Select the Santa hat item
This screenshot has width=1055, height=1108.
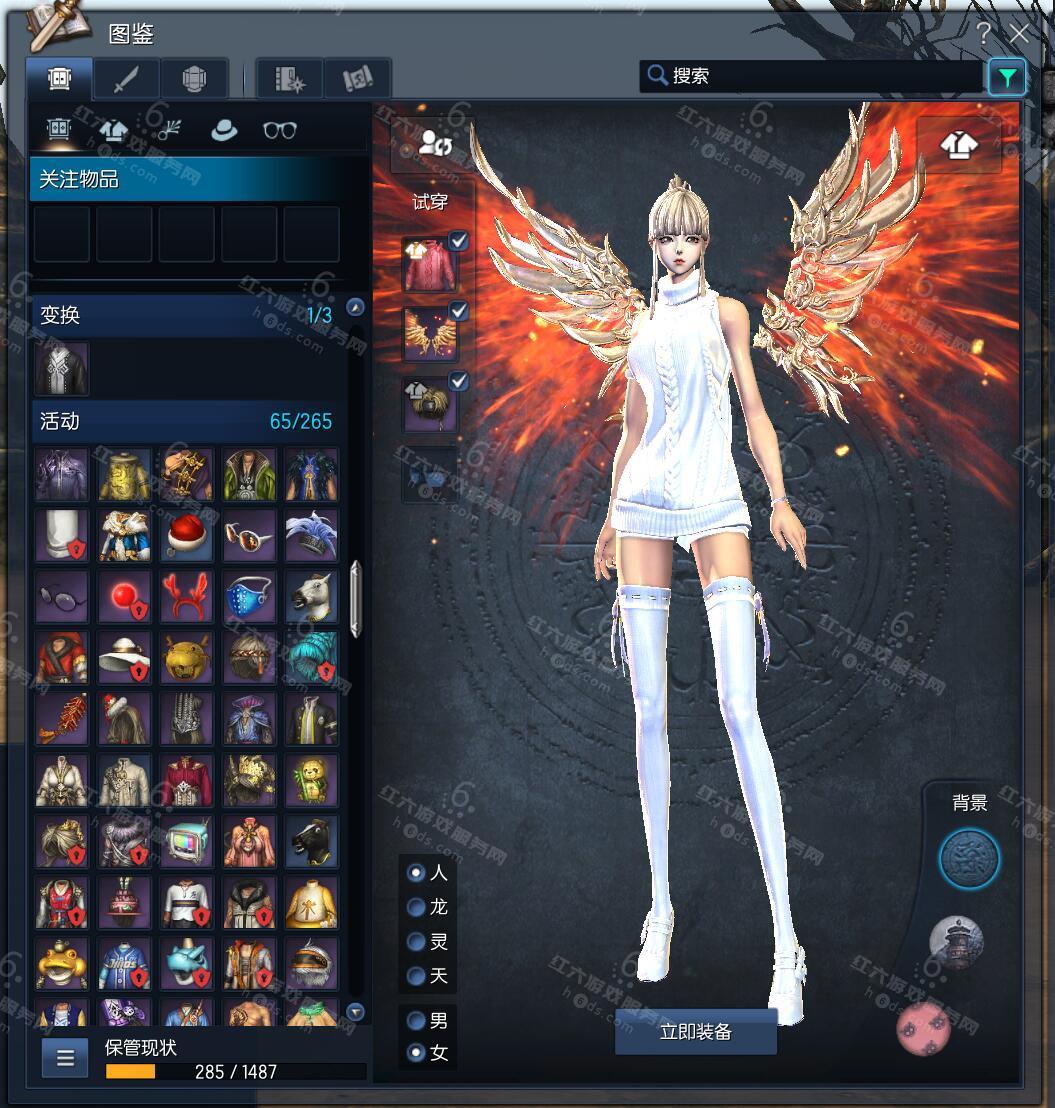[x=187, y=535]
